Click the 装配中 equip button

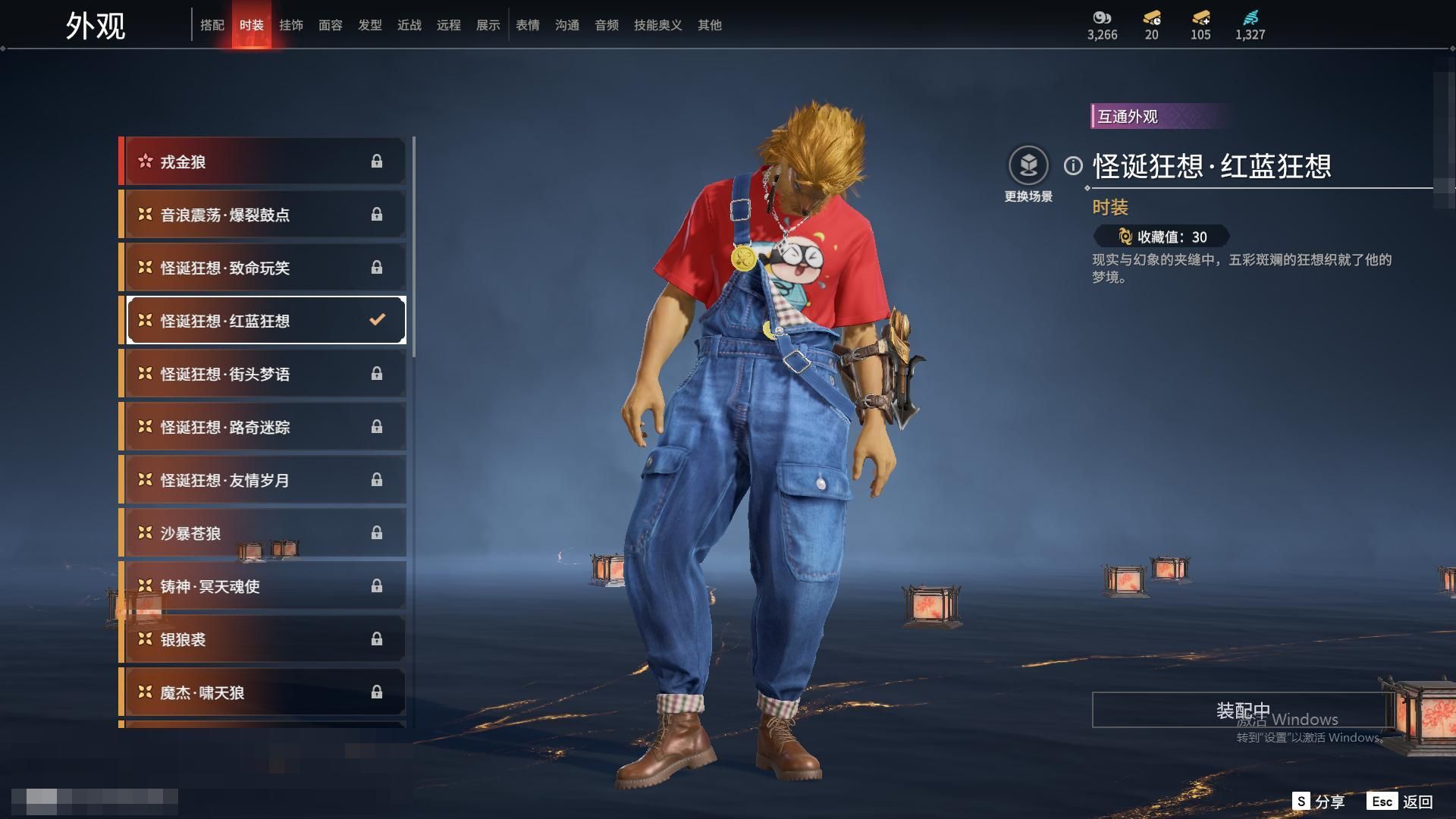point(1242,711)
